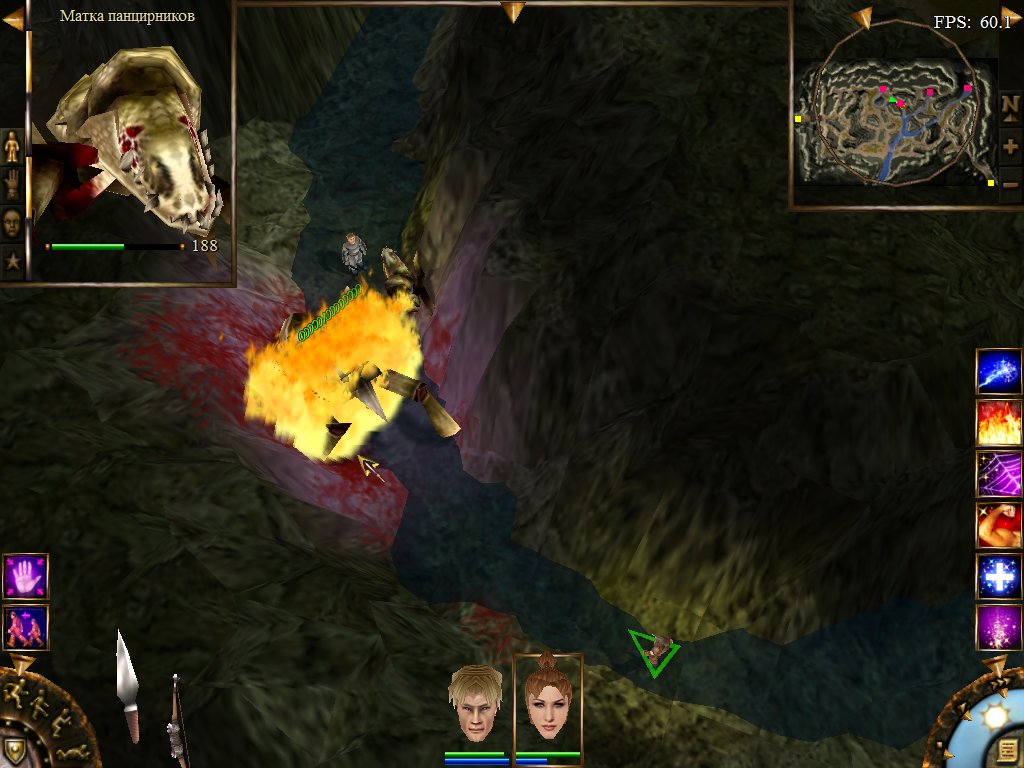
Task: Activate the purple open-hand command icon
Action: [x=25, y=576]
